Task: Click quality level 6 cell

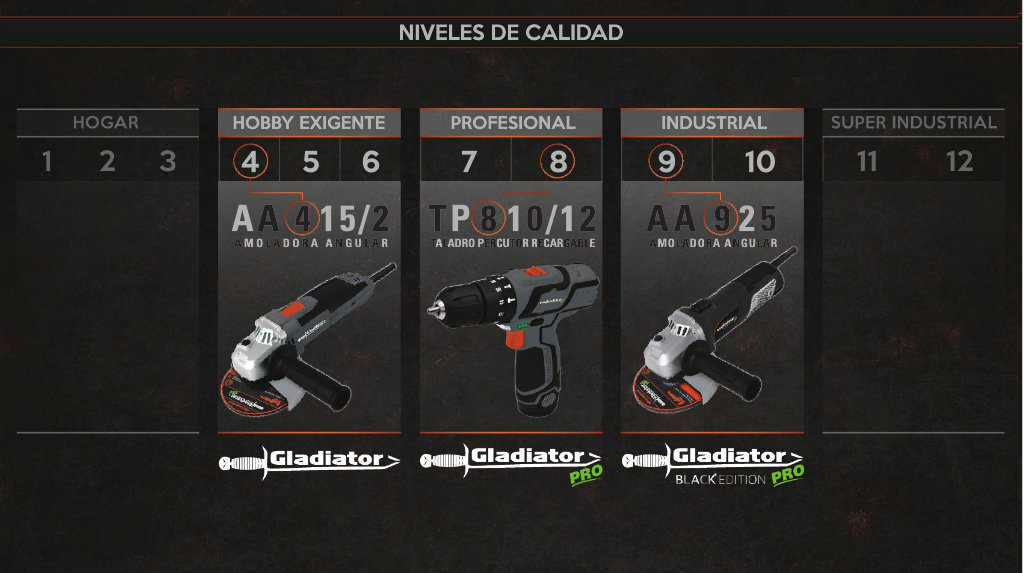Action: point(371,161)
